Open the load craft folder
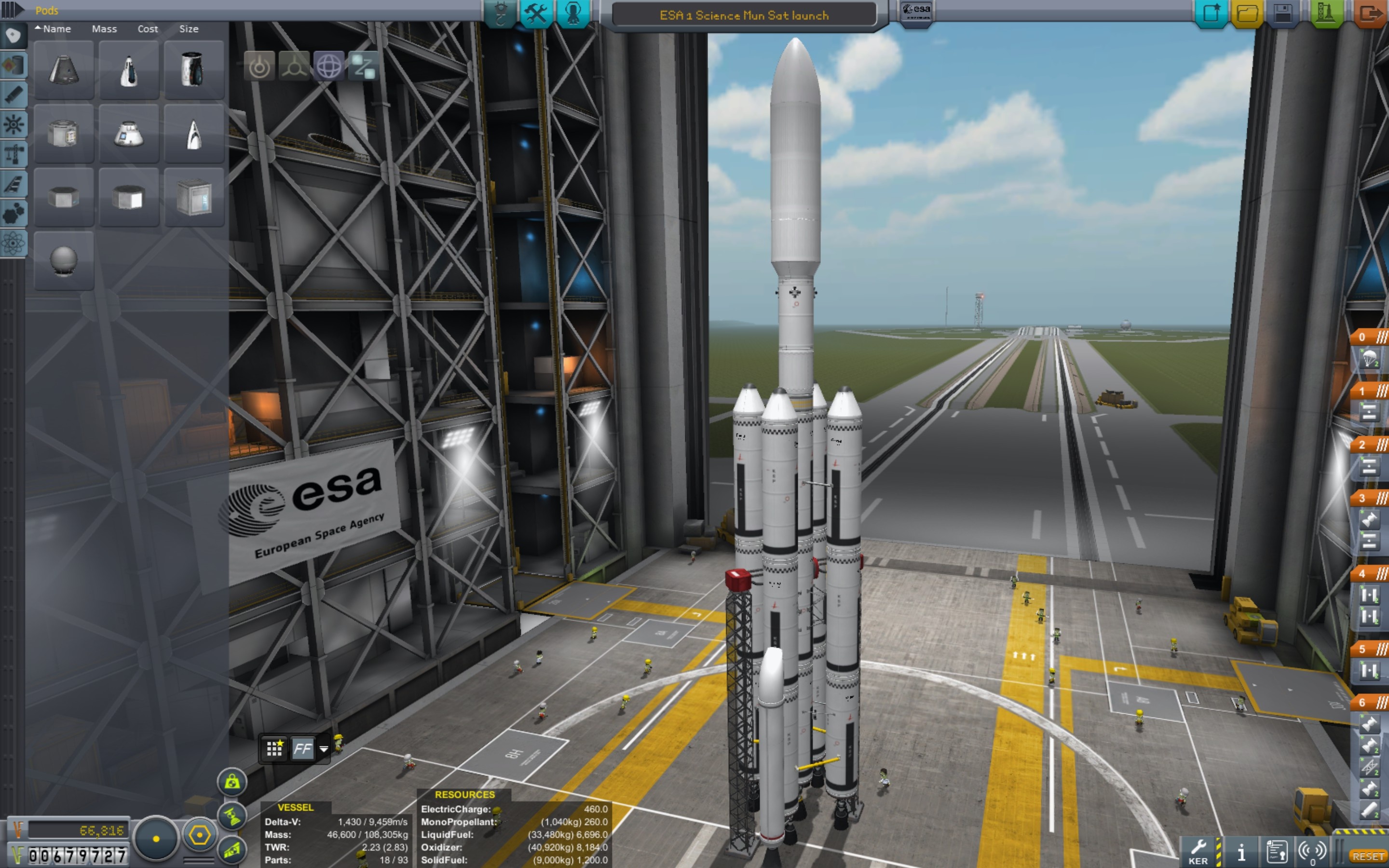Viewport: 1389px width, 868px height. click(x=1247, y=13)
